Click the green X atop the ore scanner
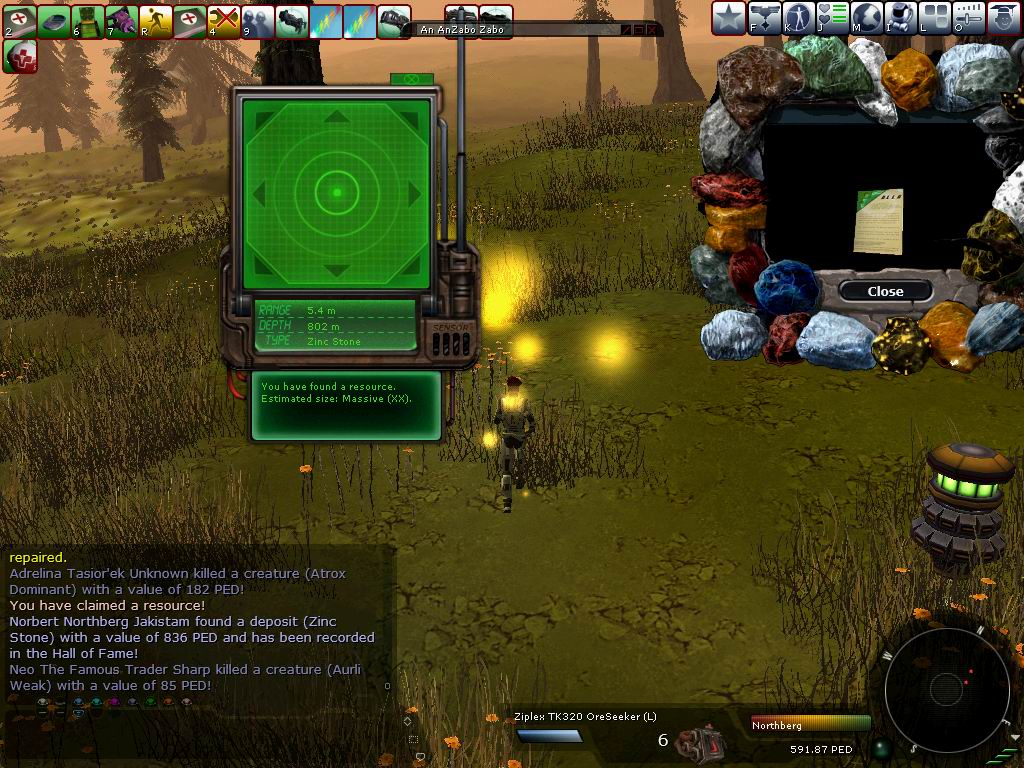 tap(410, 79)
